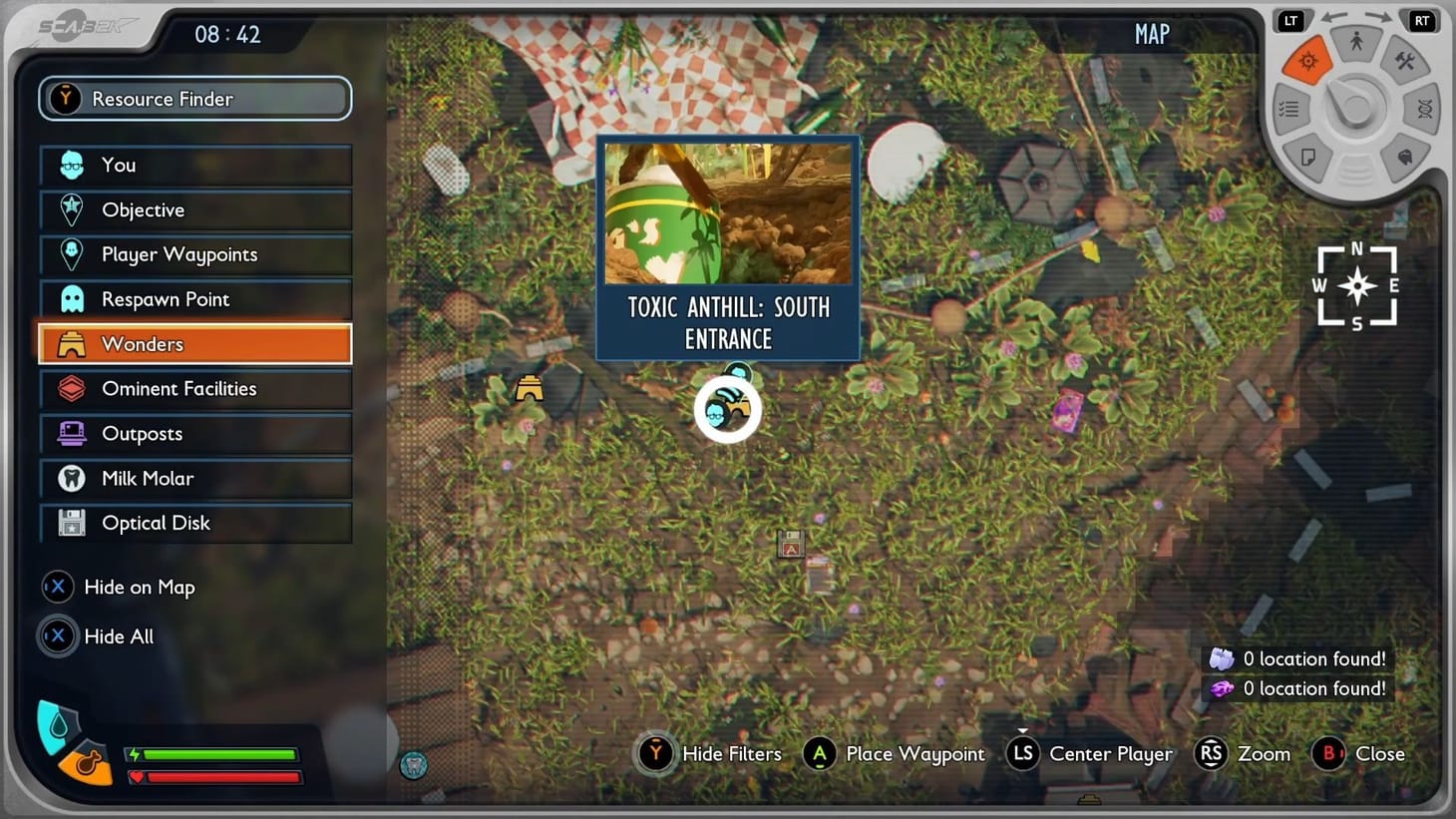Select the orange sun segment on the radial menu
The image size is (1456, 819).
[x=1308, y=61]
